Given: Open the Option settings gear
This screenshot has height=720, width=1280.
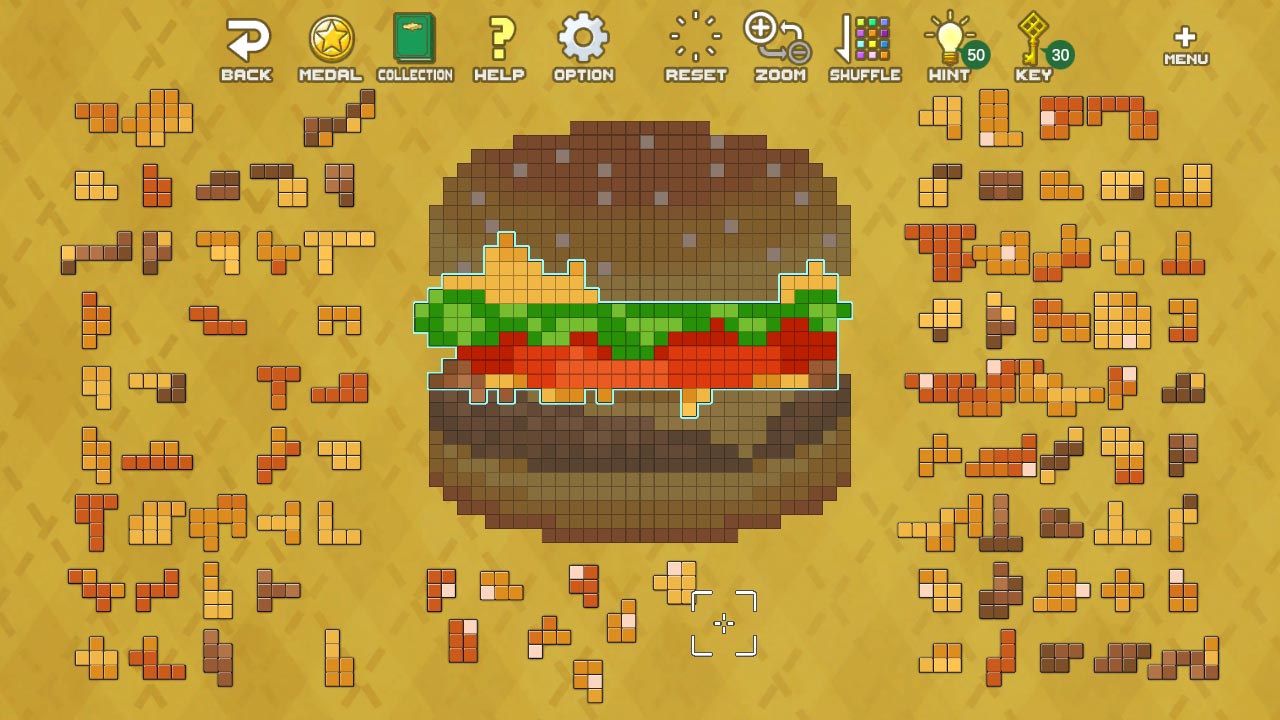Looking at the screenshot, I should point(583,38).
